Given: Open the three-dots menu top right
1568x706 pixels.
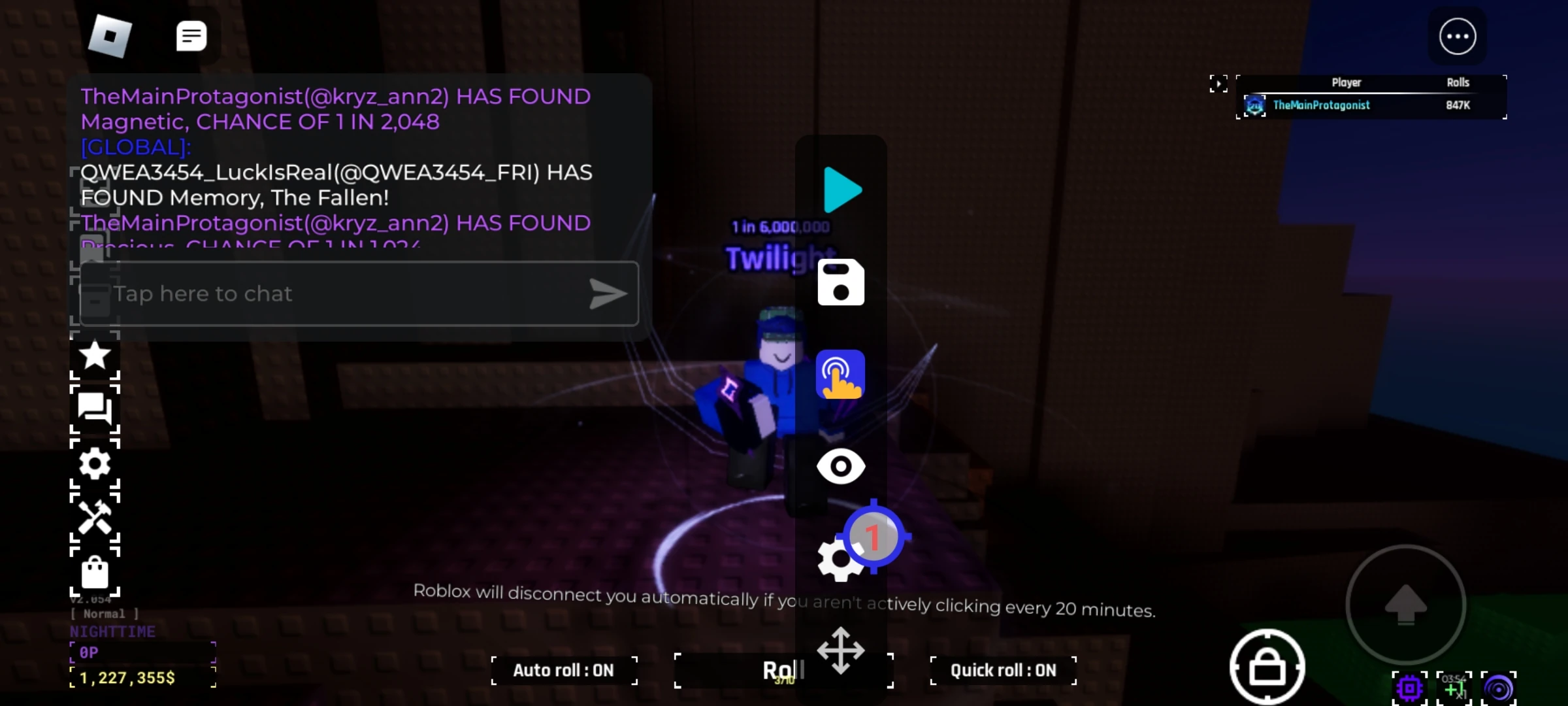Looking at the screenshot, I should coord(1458,36).
